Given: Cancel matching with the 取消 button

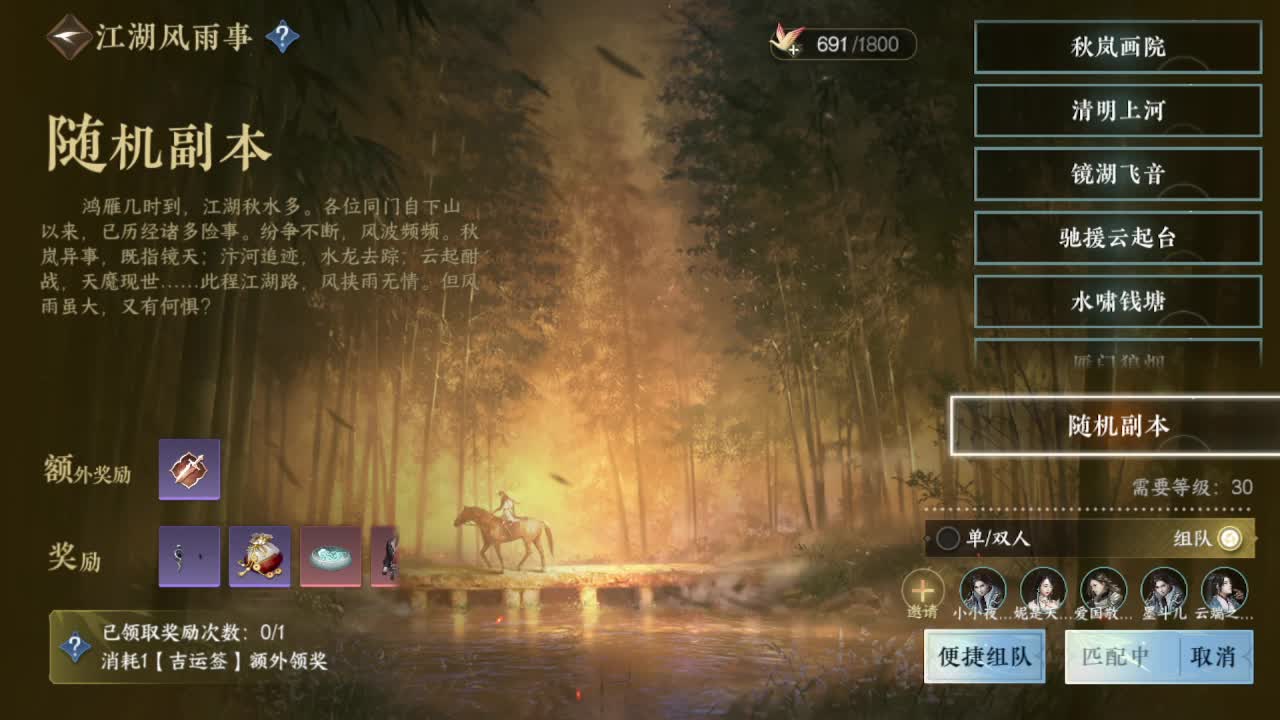Looking at the screenshot, I should pos(1213,658).
